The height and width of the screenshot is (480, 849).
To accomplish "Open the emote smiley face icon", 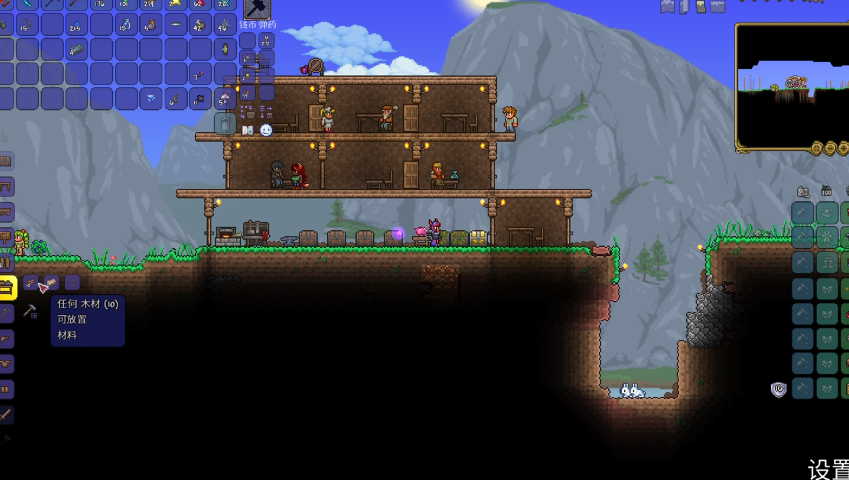I will [266, 130].
